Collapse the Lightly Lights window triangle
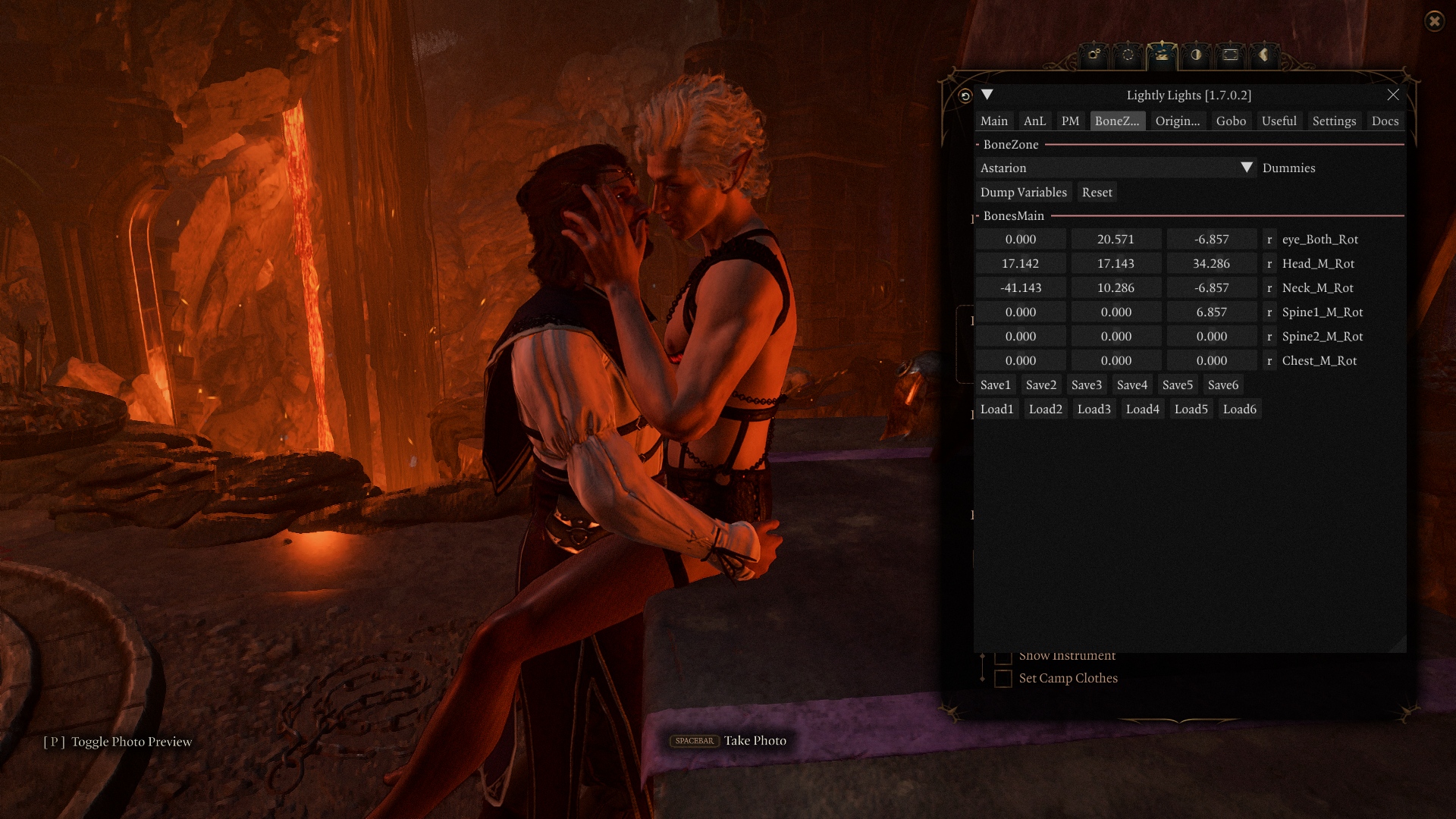 click(987, 95)
